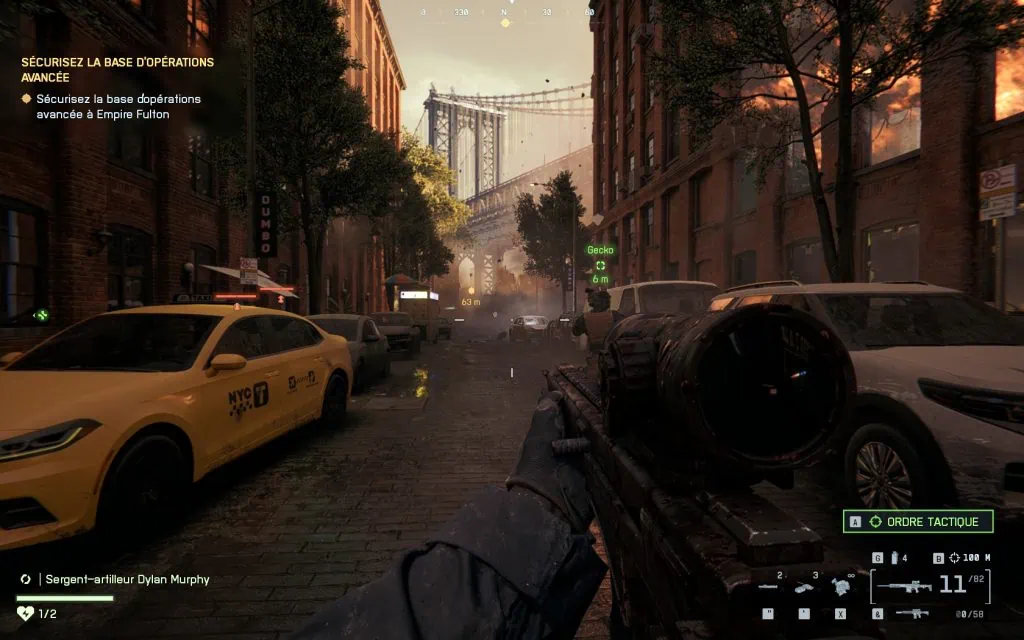
Task: Click the Sergent-artilleur Dylan Murphy name tag
Action: click(126, 579)
